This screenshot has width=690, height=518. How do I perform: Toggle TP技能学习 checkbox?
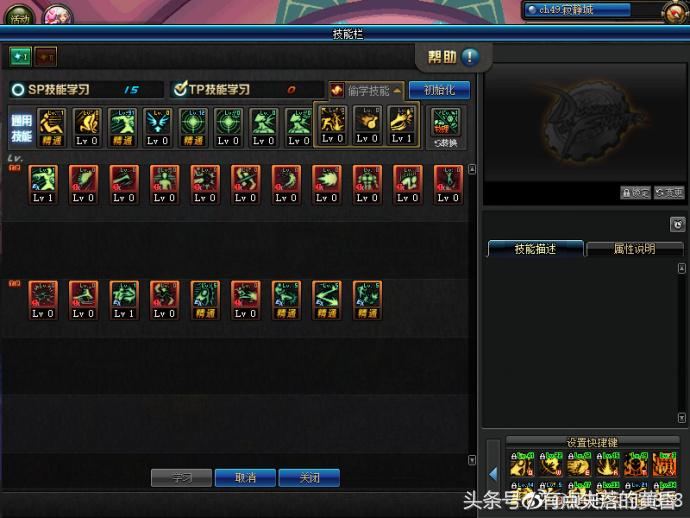(x=180, y=90)
